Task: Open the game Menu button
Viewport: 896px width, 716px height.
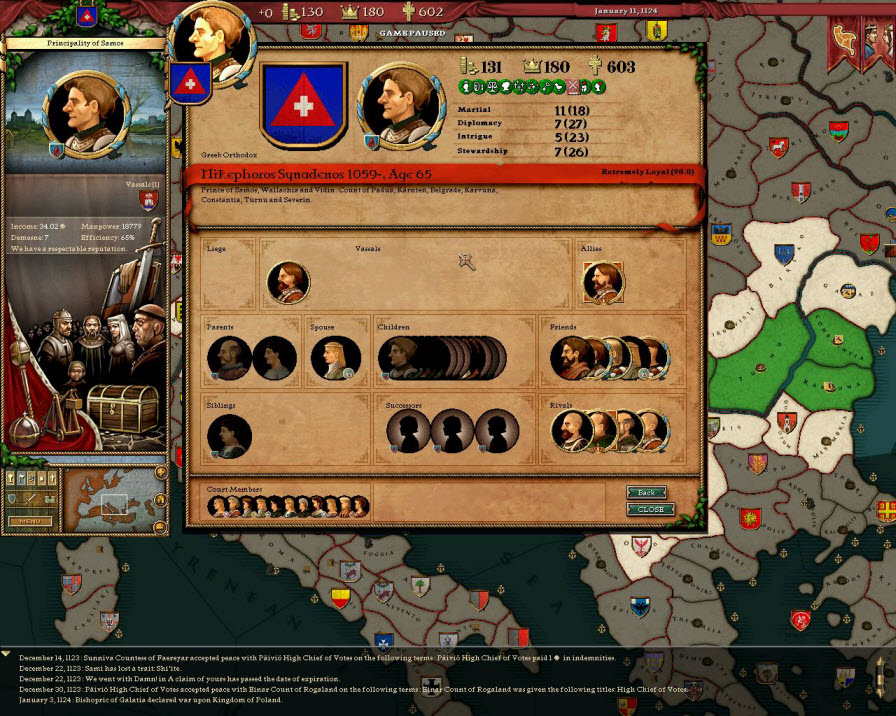Action: pyautogui.click(x=30, y=521)
